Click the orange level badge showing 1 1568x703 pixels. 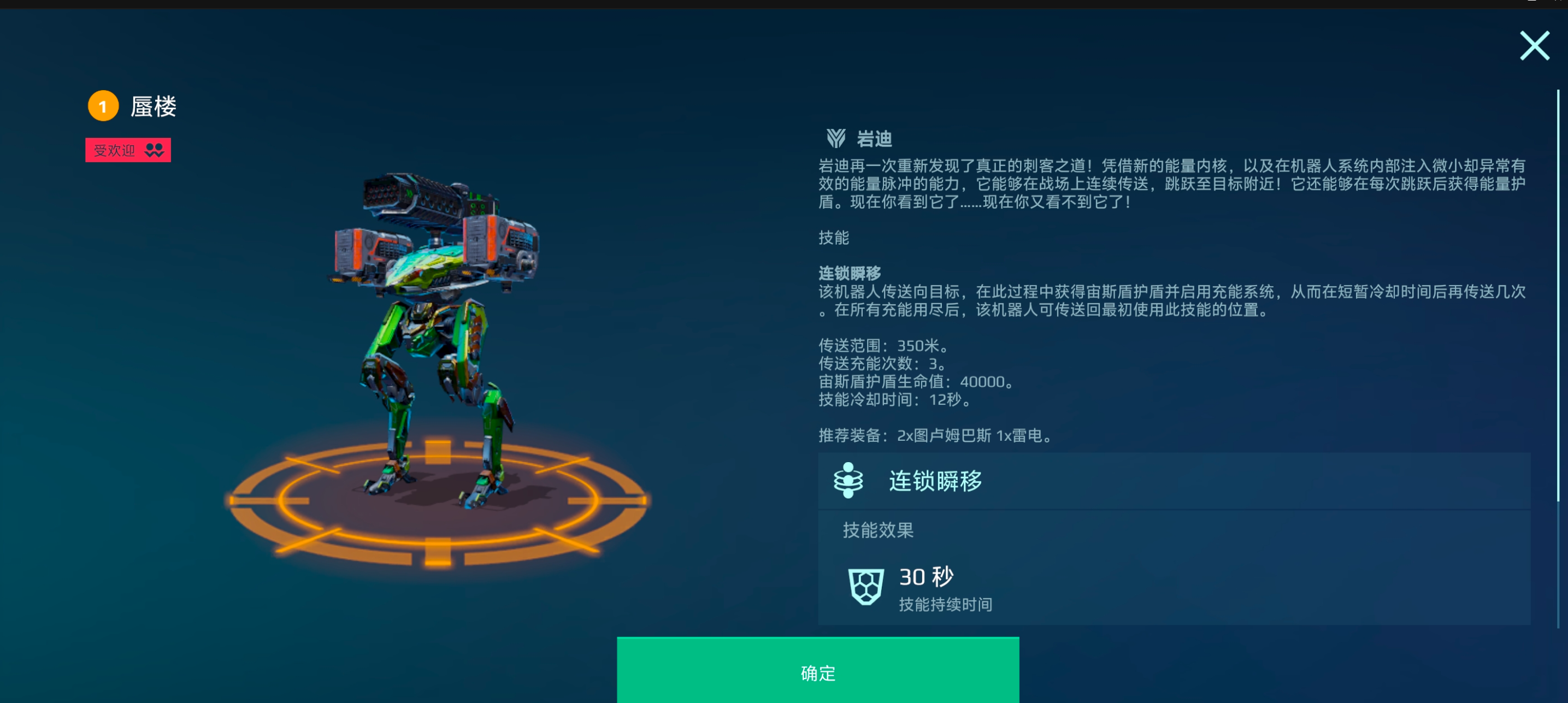pyautogui.click(x=102, y=106)
